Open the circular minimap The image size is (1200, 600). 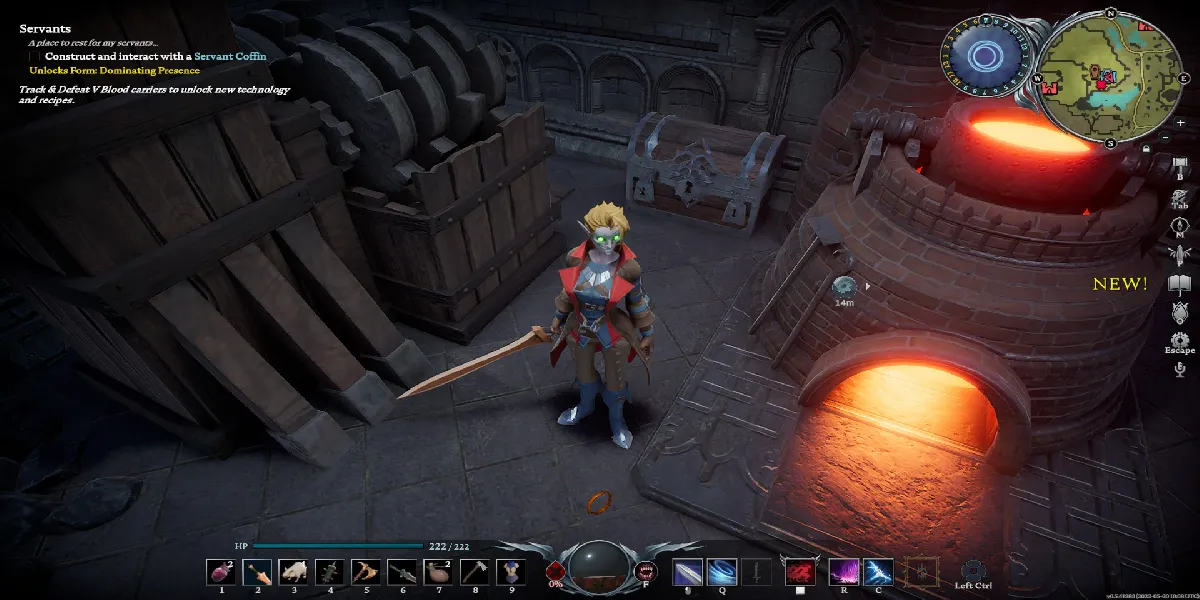1110,77
